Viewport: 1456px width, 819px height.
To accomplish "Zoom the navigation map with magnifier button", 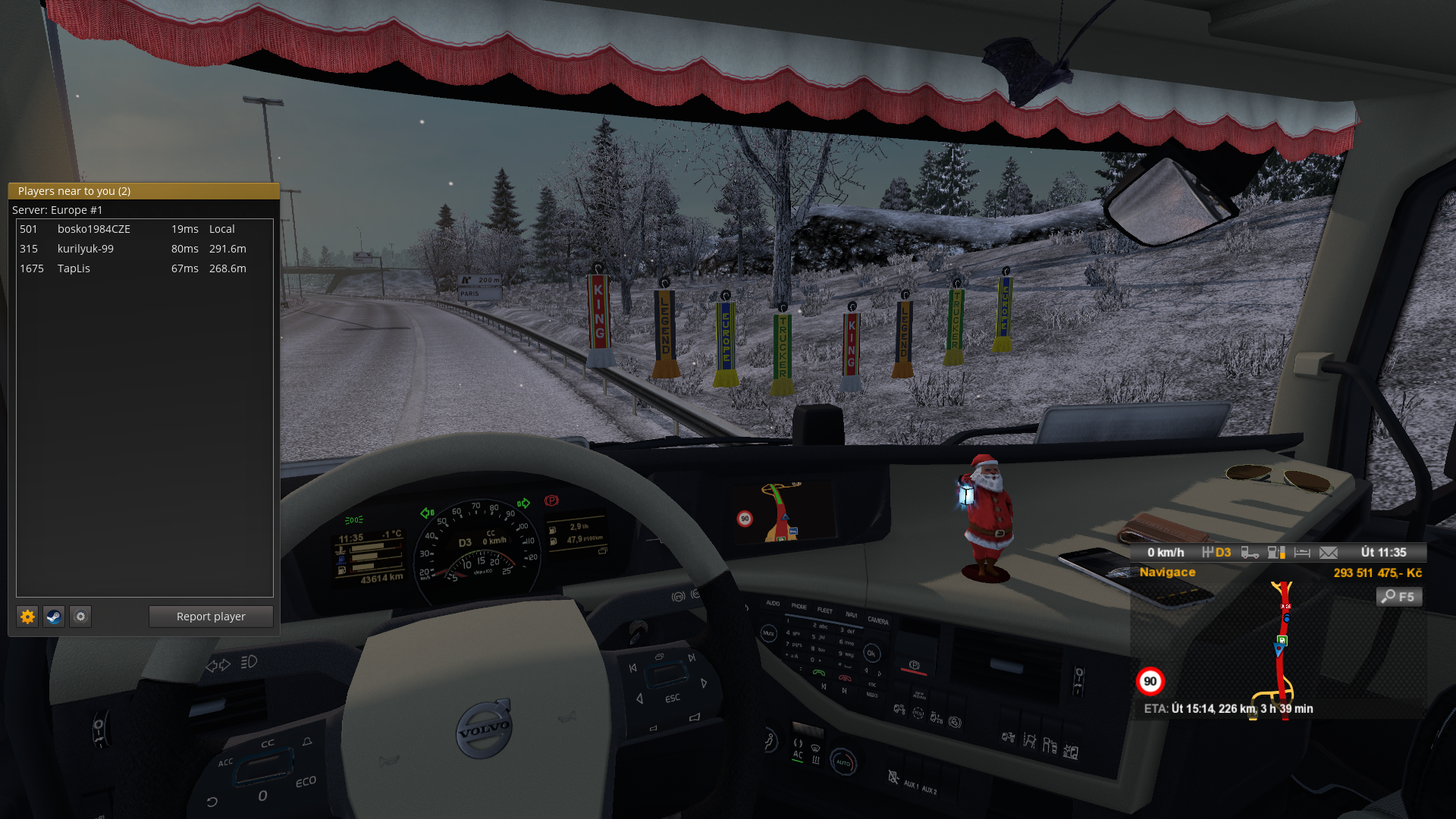I will [x=1398, y=597].
